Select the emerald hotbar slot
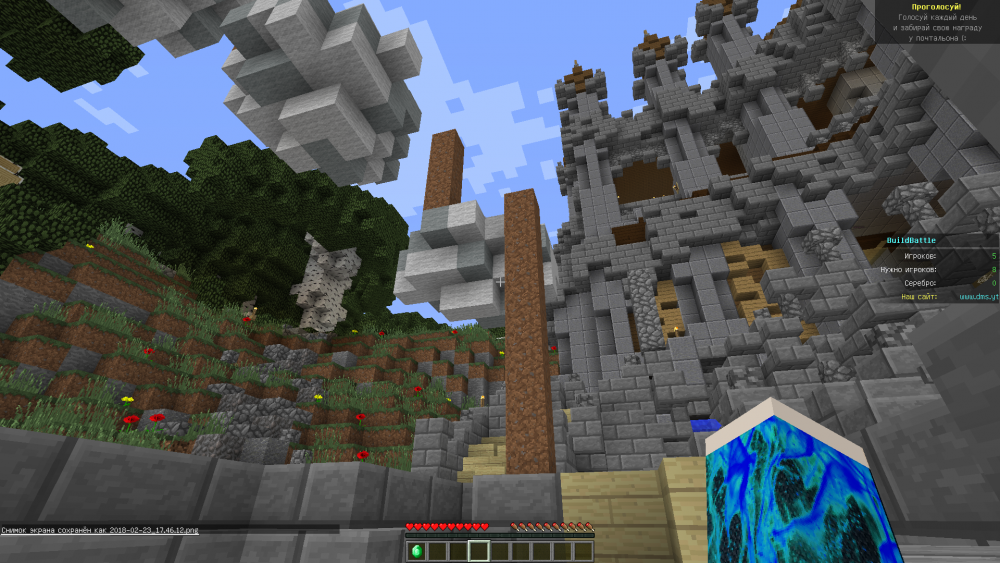1000x563 pixels. 416,551
